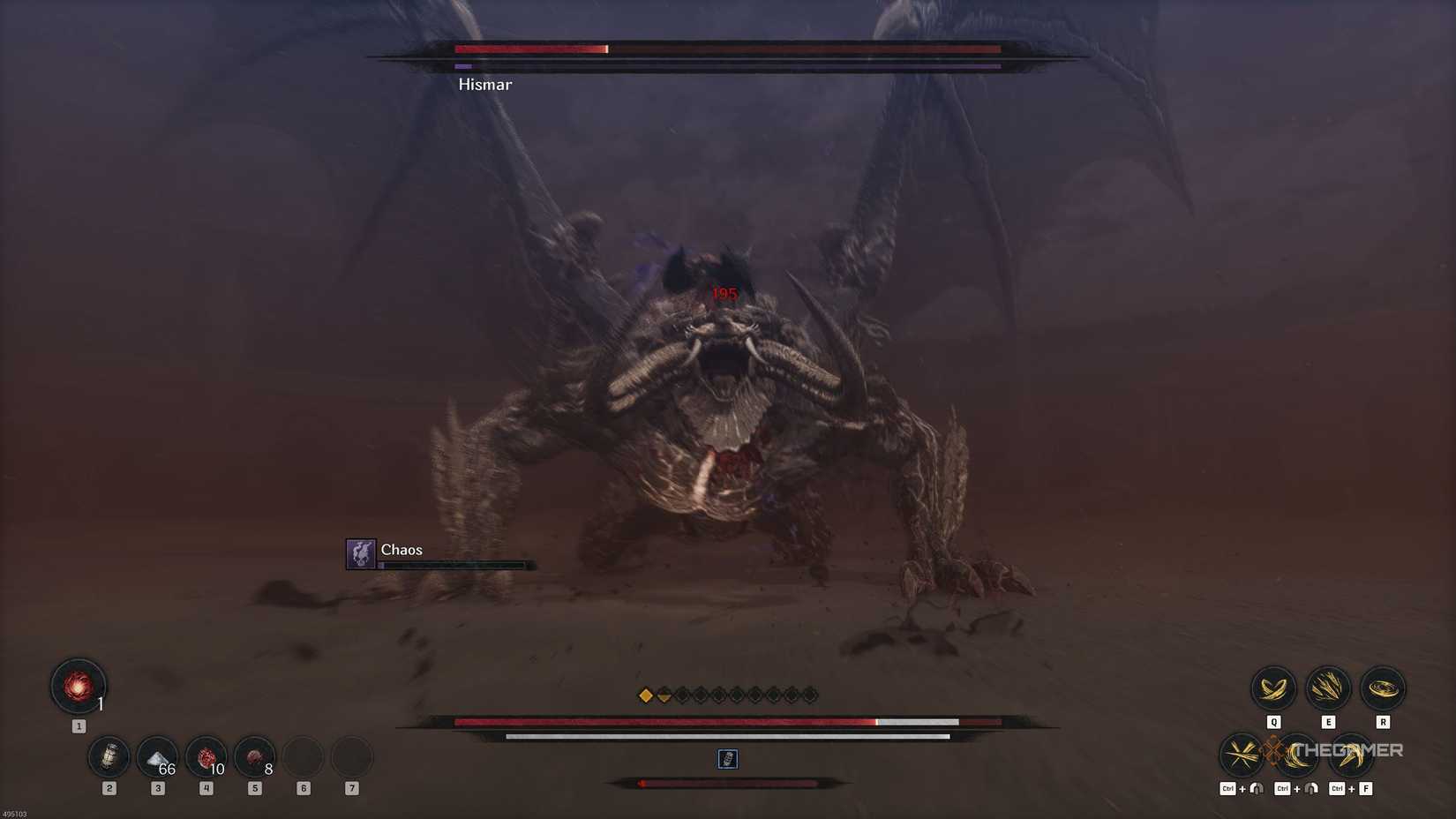Click the red player health bar
Screen dimensions: 1456x819
tap(662, 722)
